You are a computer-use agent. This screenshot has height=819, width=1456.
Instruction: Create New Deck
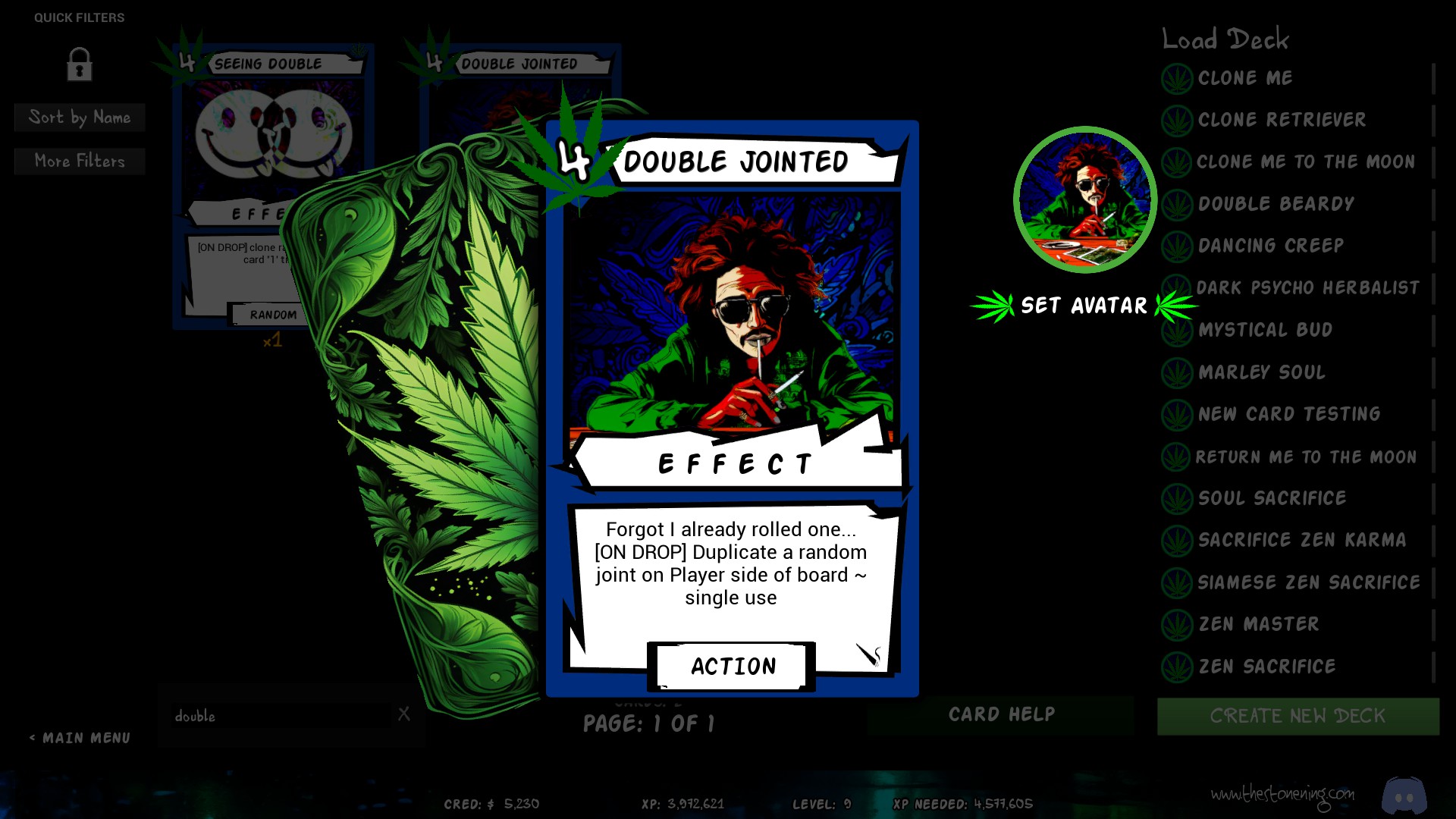(x=1298, y=716)
